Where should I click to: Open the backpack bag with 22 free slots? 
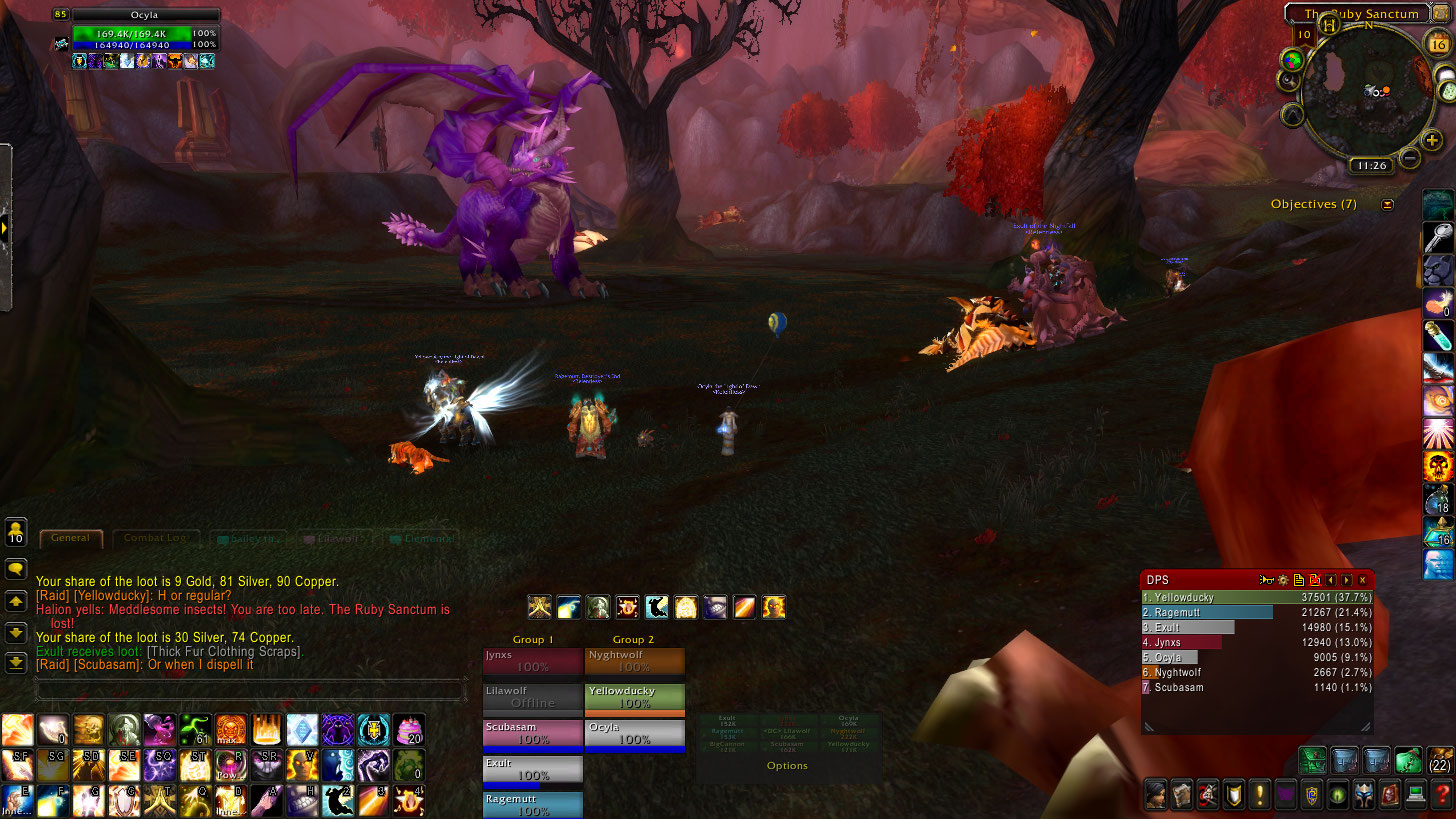point(1440,760)
